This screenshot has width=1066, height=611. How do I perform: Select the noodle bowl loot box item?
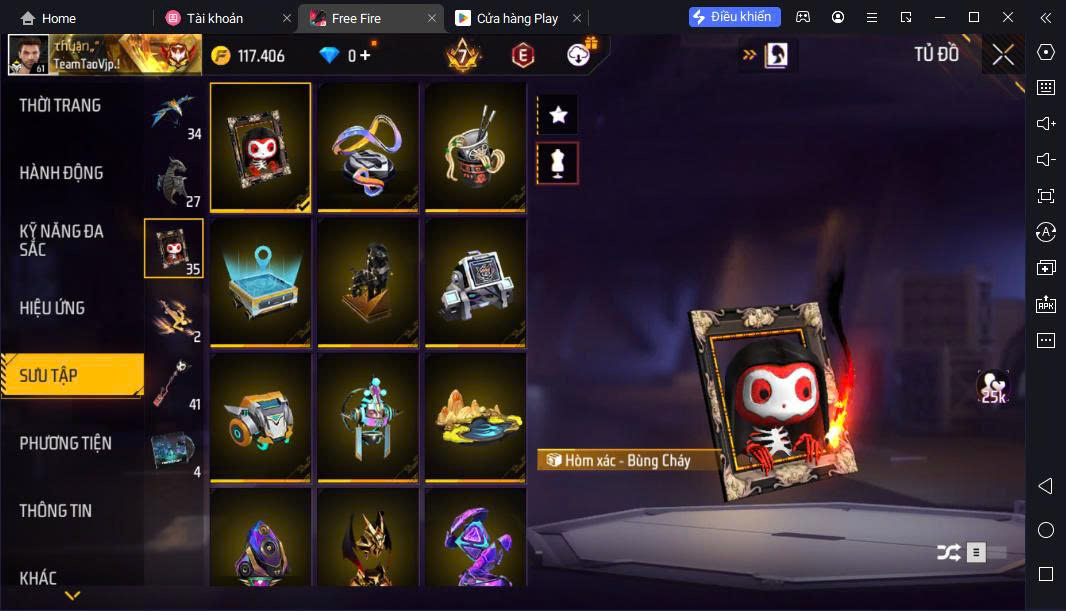tap(476, 147)
